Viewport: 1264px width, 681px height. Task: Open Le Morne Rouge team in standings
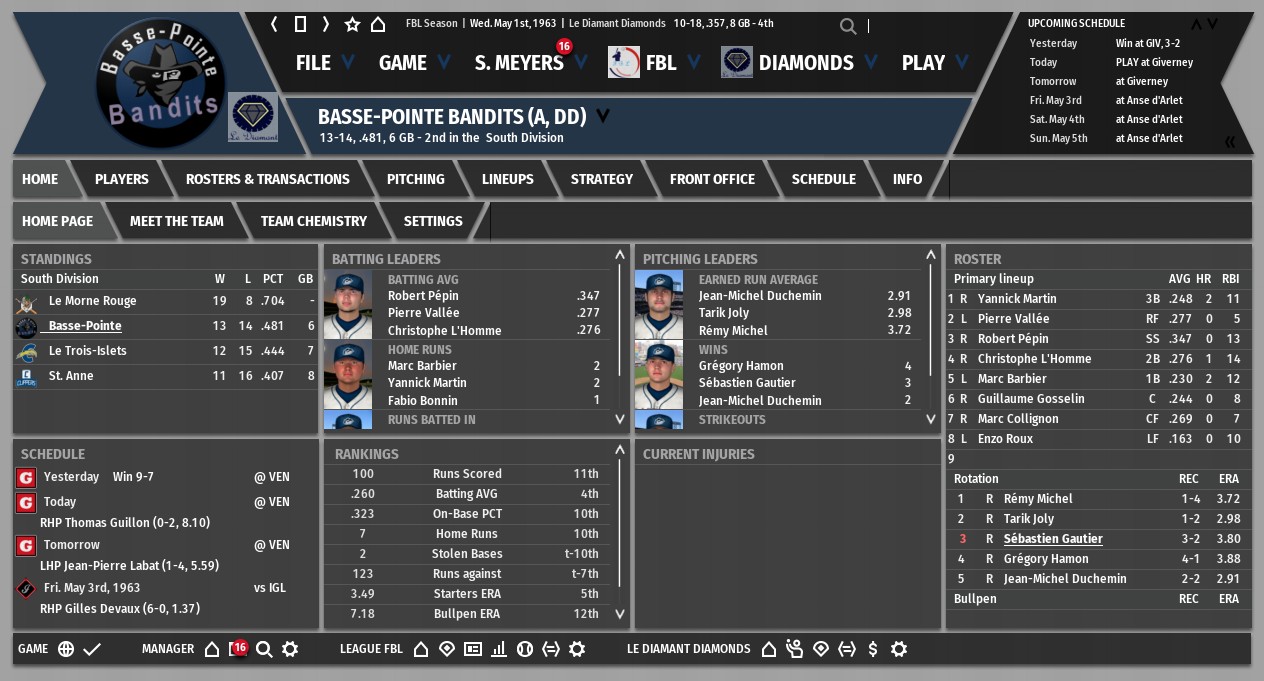point(92,301)
